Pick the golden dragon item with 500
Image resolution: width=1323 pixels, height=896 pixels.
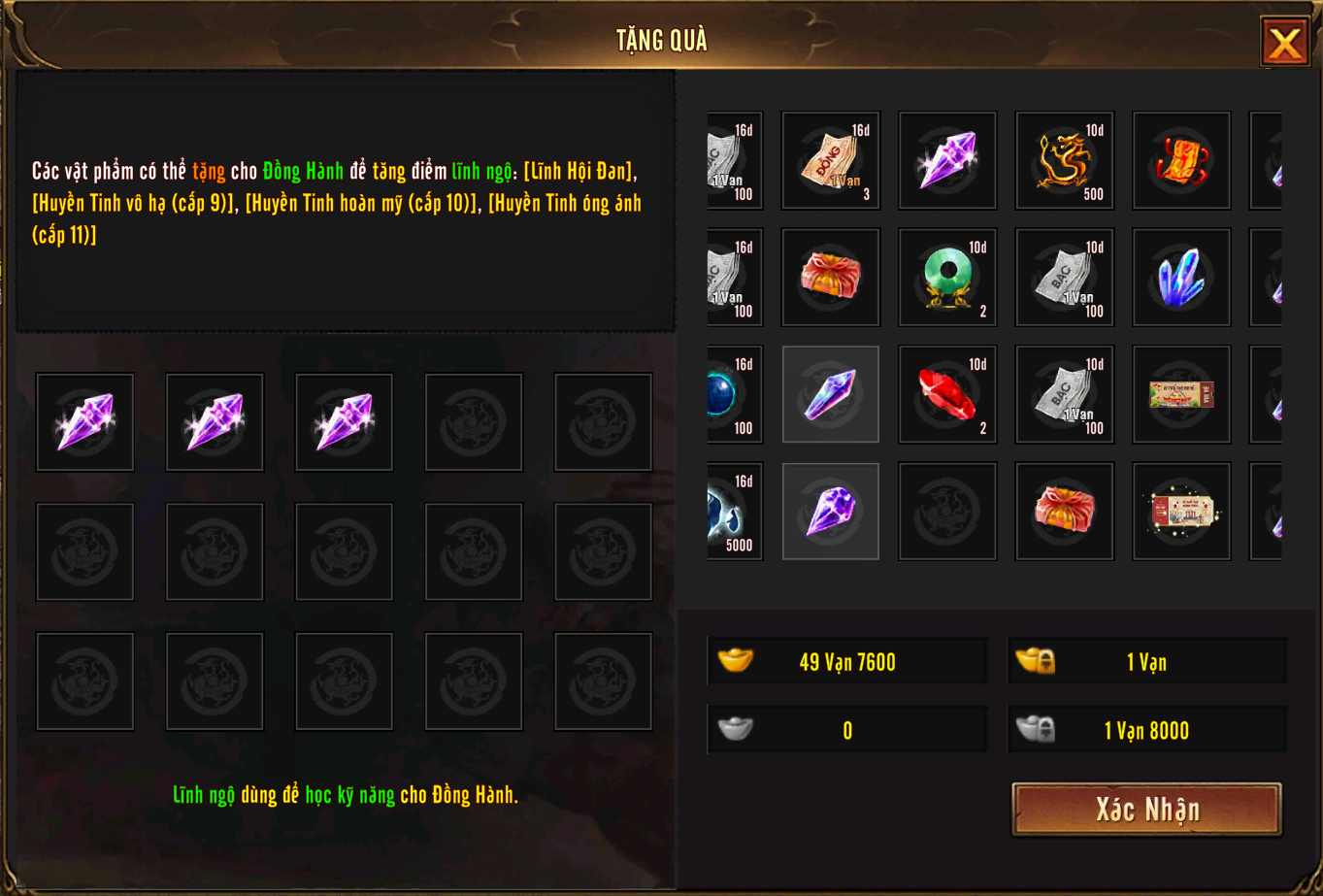tap(1064, 160)
